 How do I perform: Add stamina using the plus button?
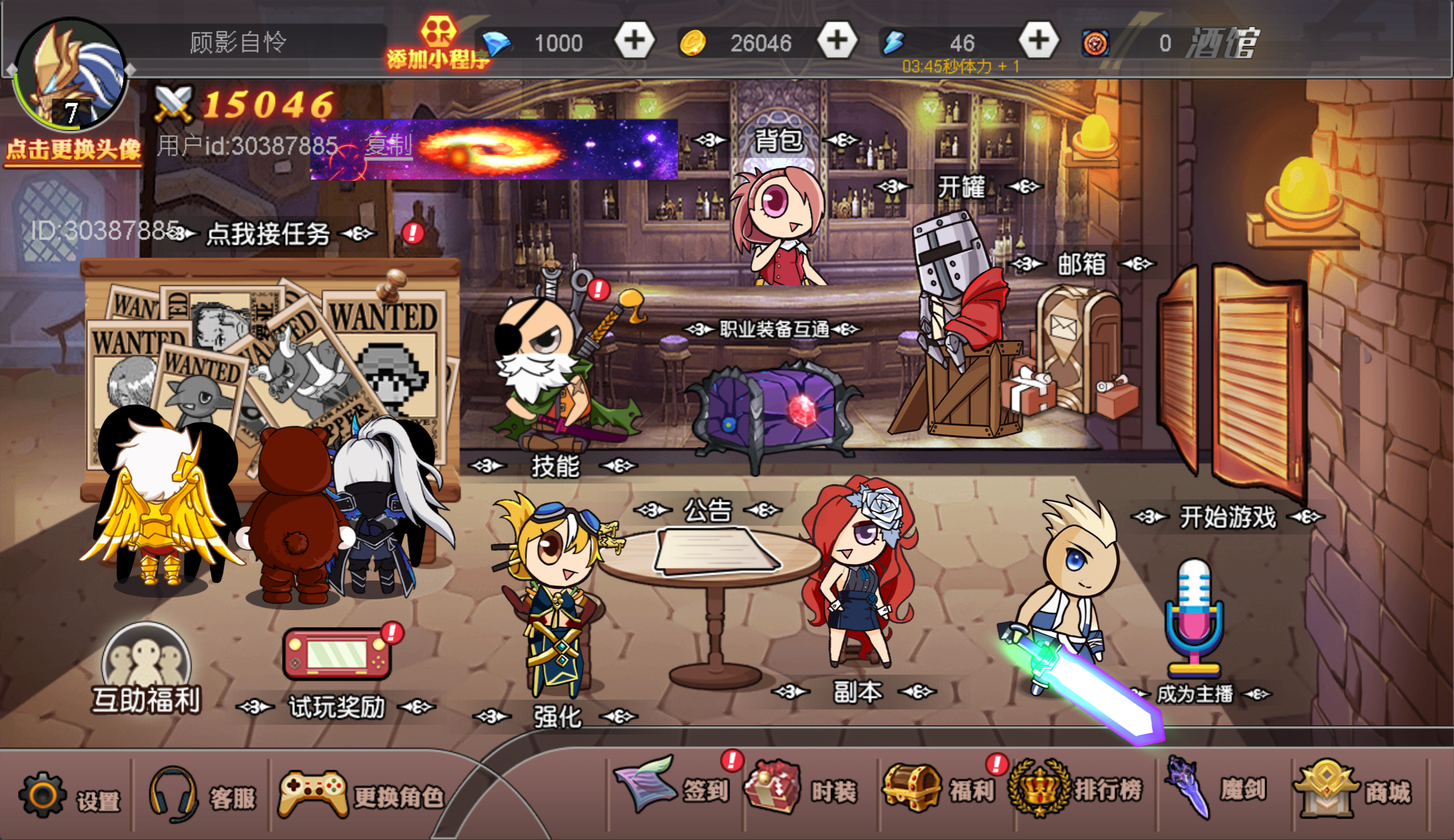(x=1039, y=40)
